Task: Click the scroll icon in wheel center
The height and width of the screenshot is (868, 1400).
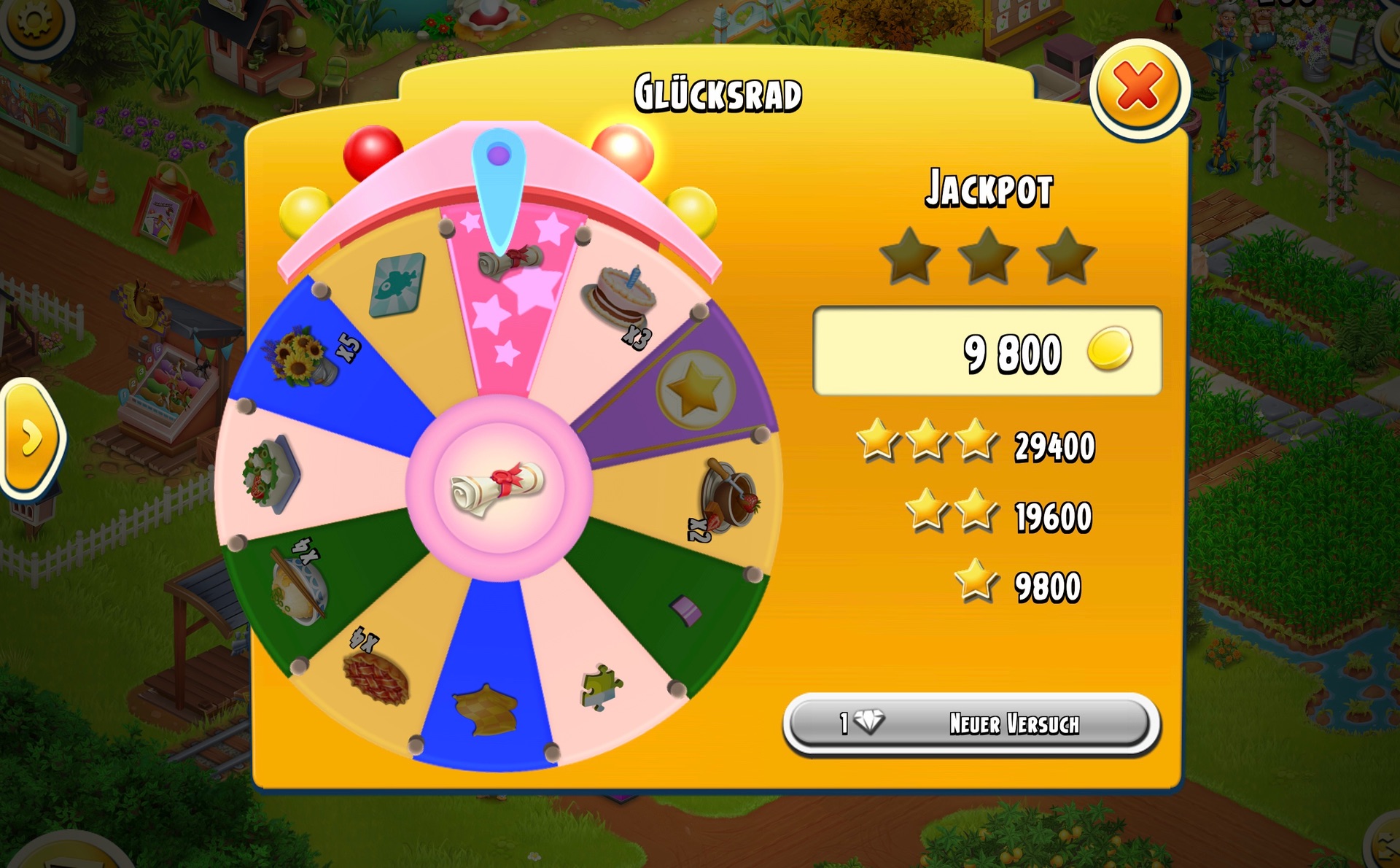Action: [x=498, y=487]
